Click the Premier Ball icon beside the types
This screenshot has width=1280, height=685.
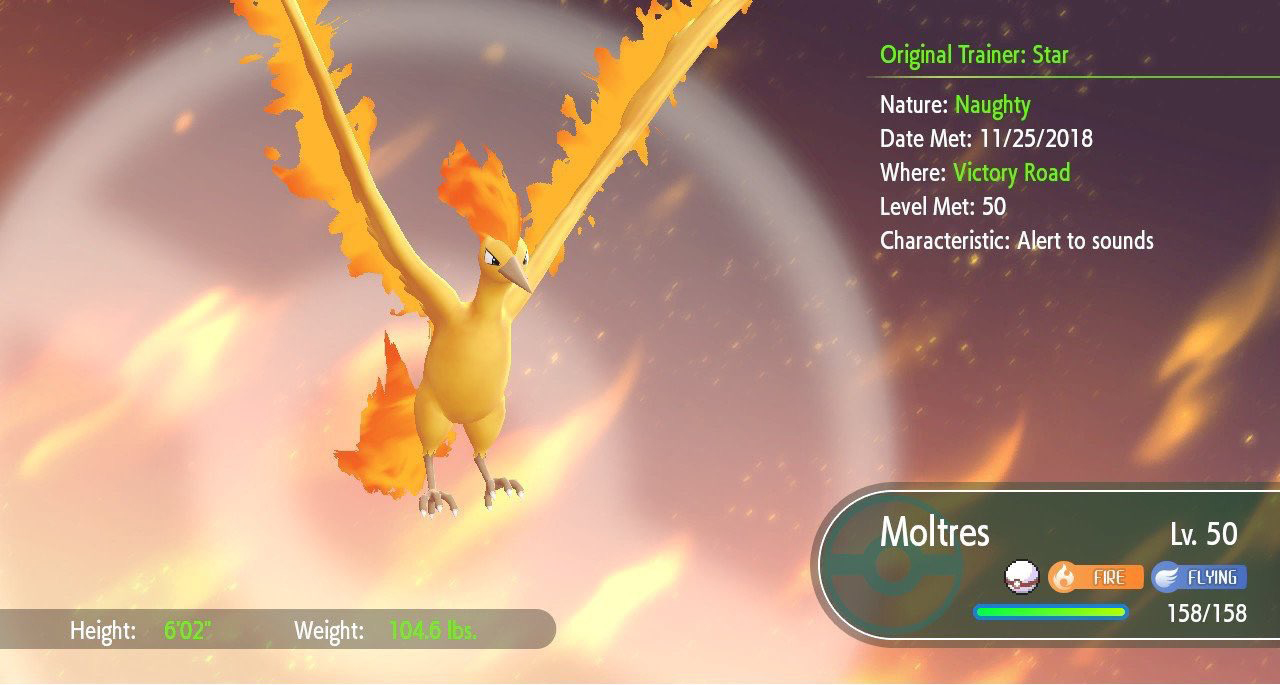(1022, 577)
